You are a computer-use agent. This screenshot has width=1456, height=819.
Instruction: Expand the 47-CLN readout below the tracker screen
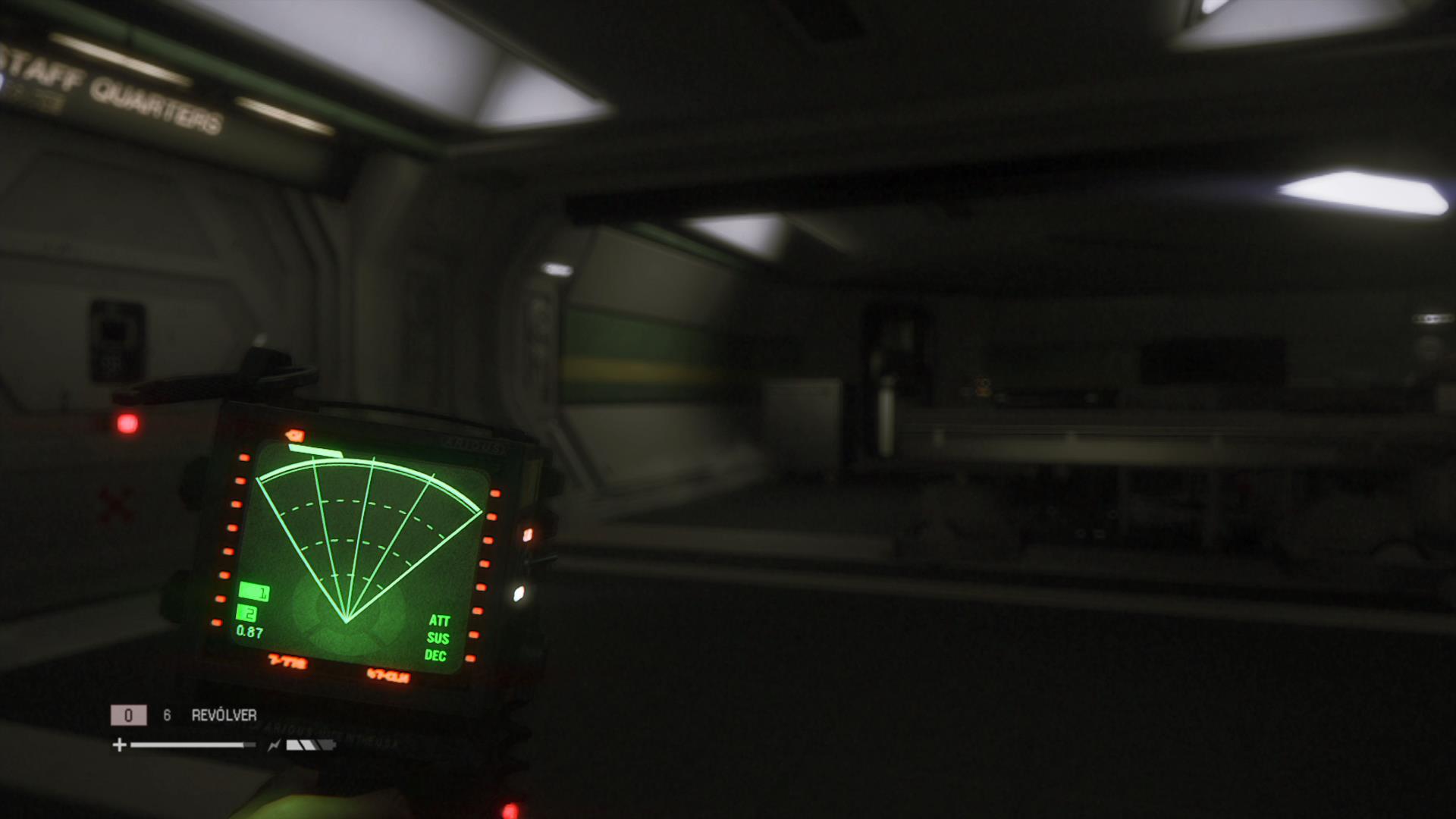click(388, 673)
